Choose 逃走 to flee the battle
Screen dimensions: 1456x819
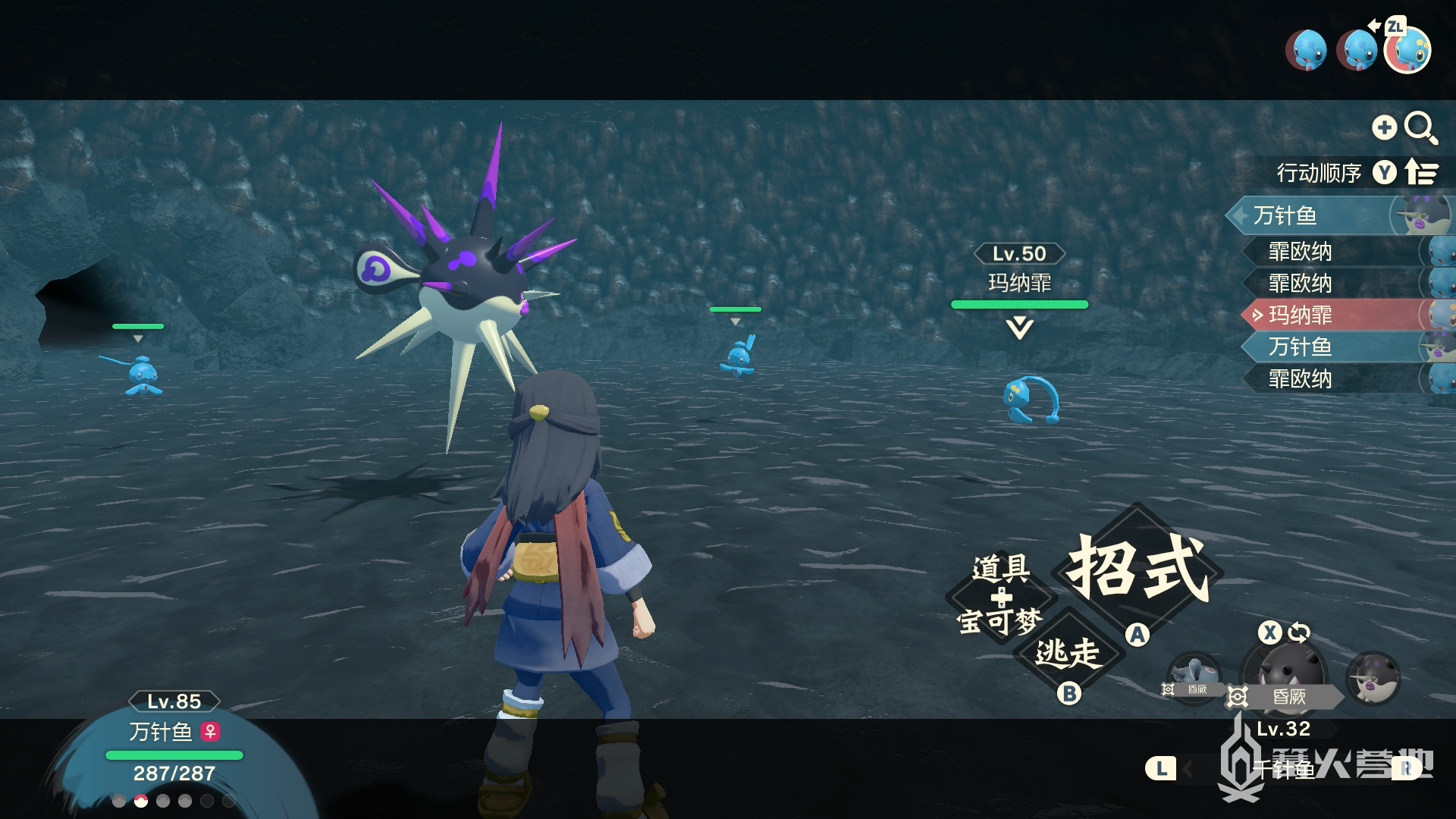[1068, 653]
